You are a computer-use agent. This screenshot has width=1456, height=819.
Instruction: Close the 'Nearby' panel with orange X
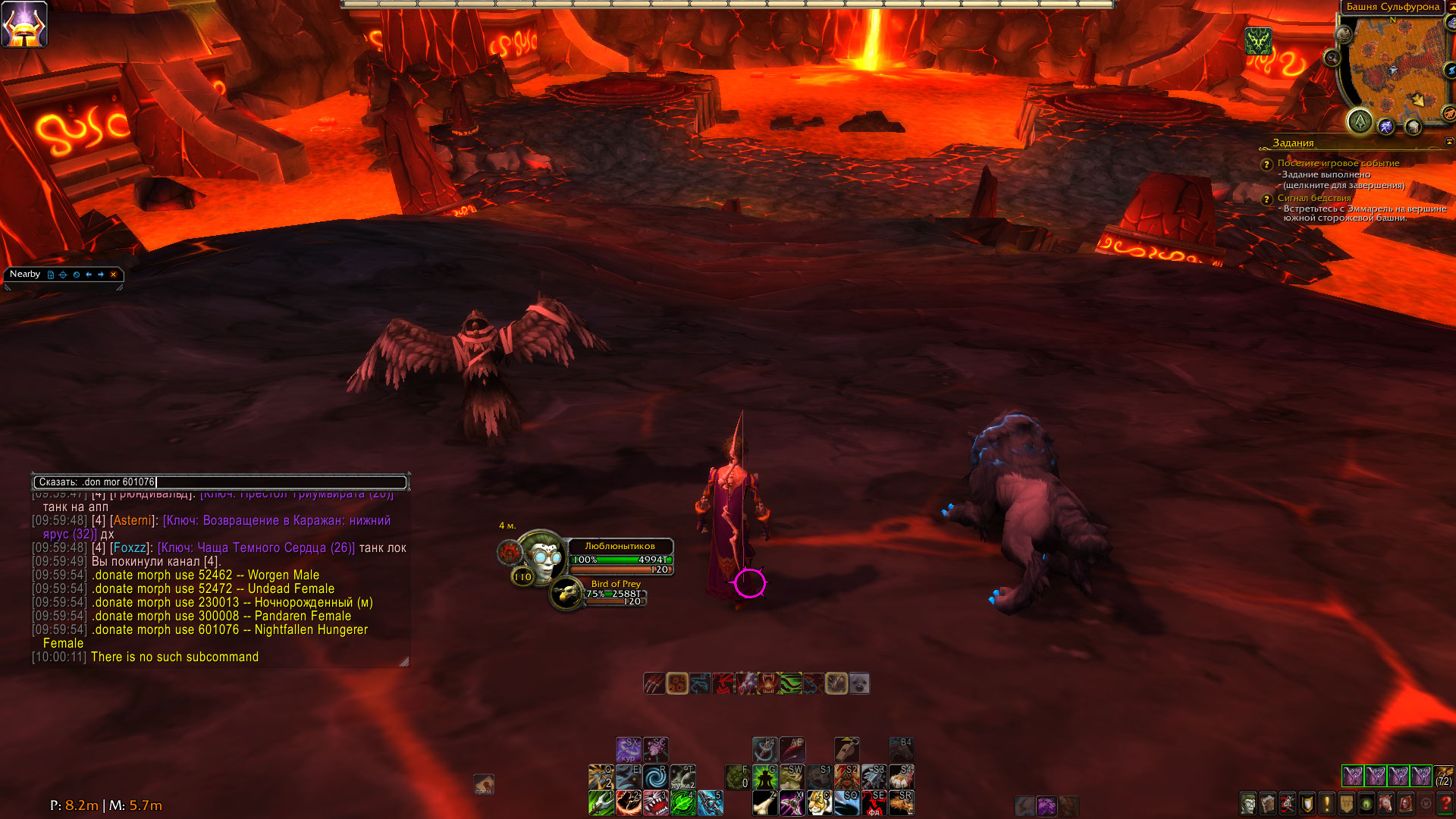(x=113, y=275)
